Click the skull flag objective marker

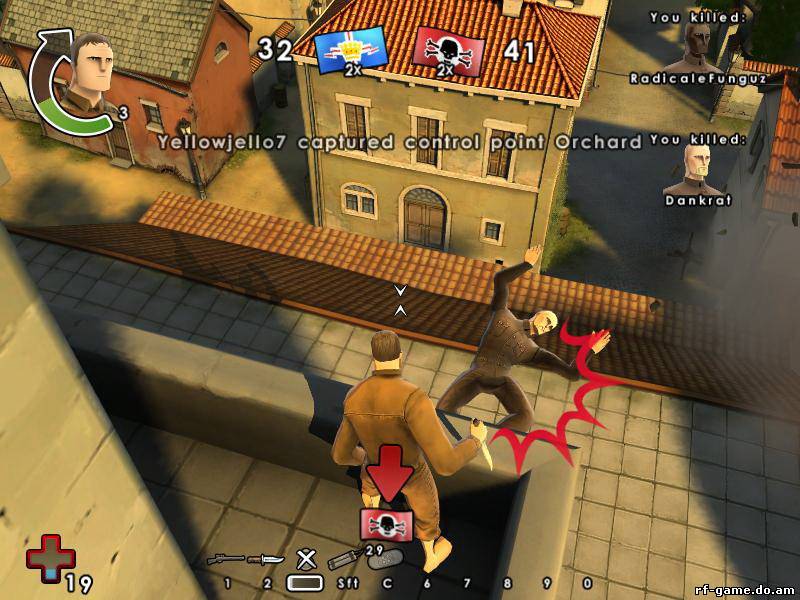tap(383, 524)
